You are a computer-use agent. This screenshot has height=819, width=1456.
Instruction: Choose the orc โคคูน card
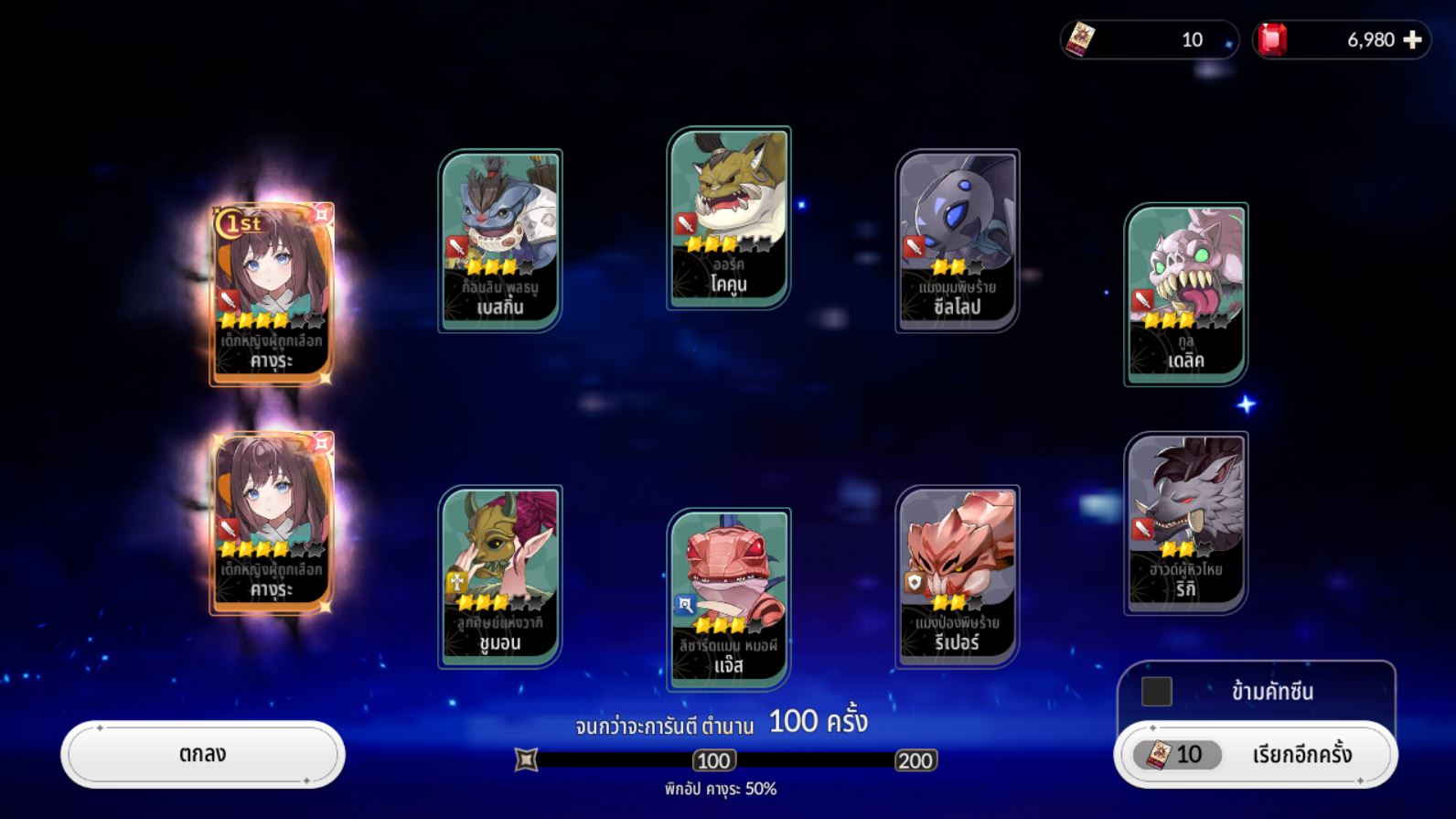729,217
